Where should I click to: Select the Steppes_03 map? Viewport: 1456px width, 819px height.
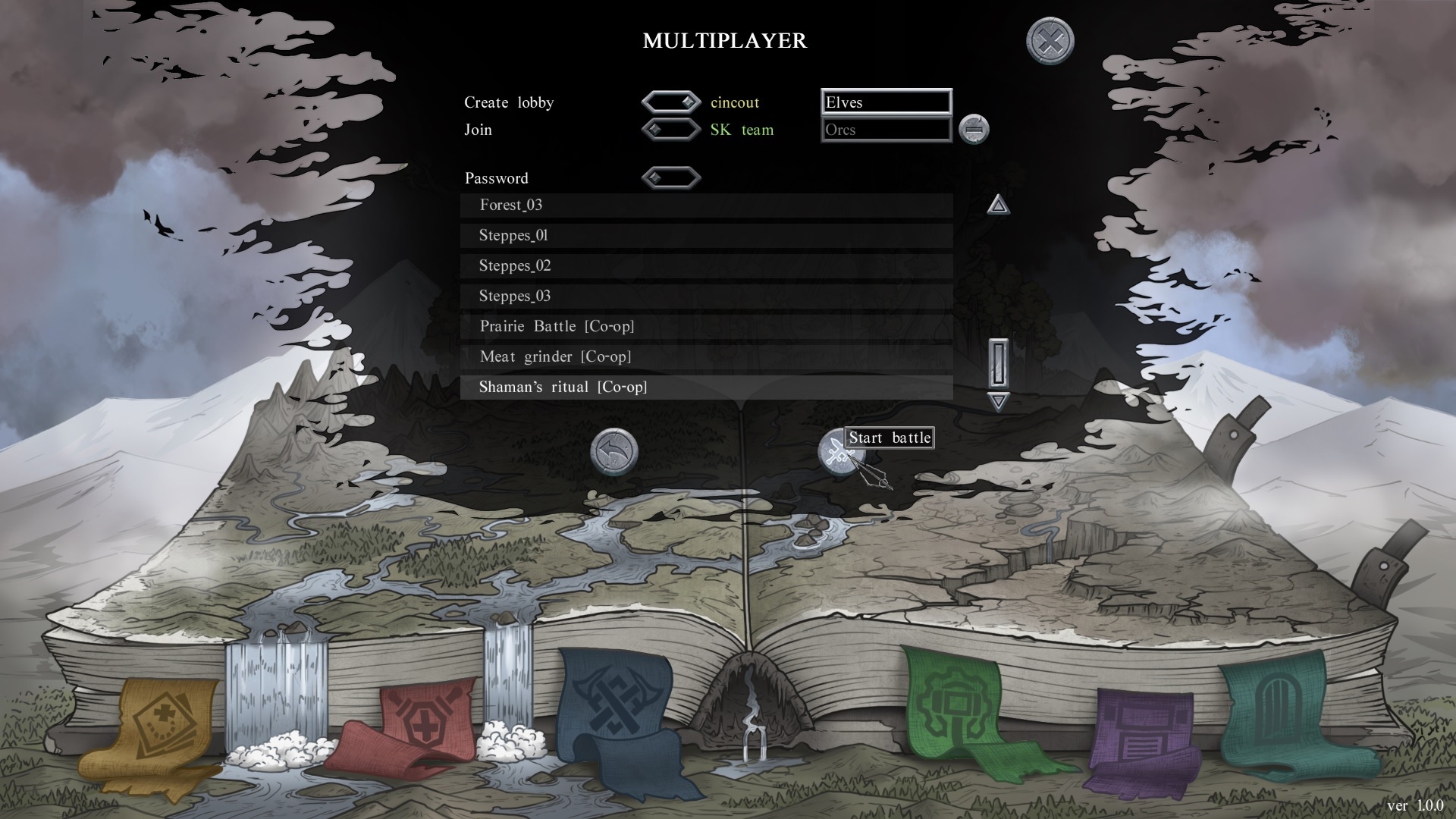point(705,297)
